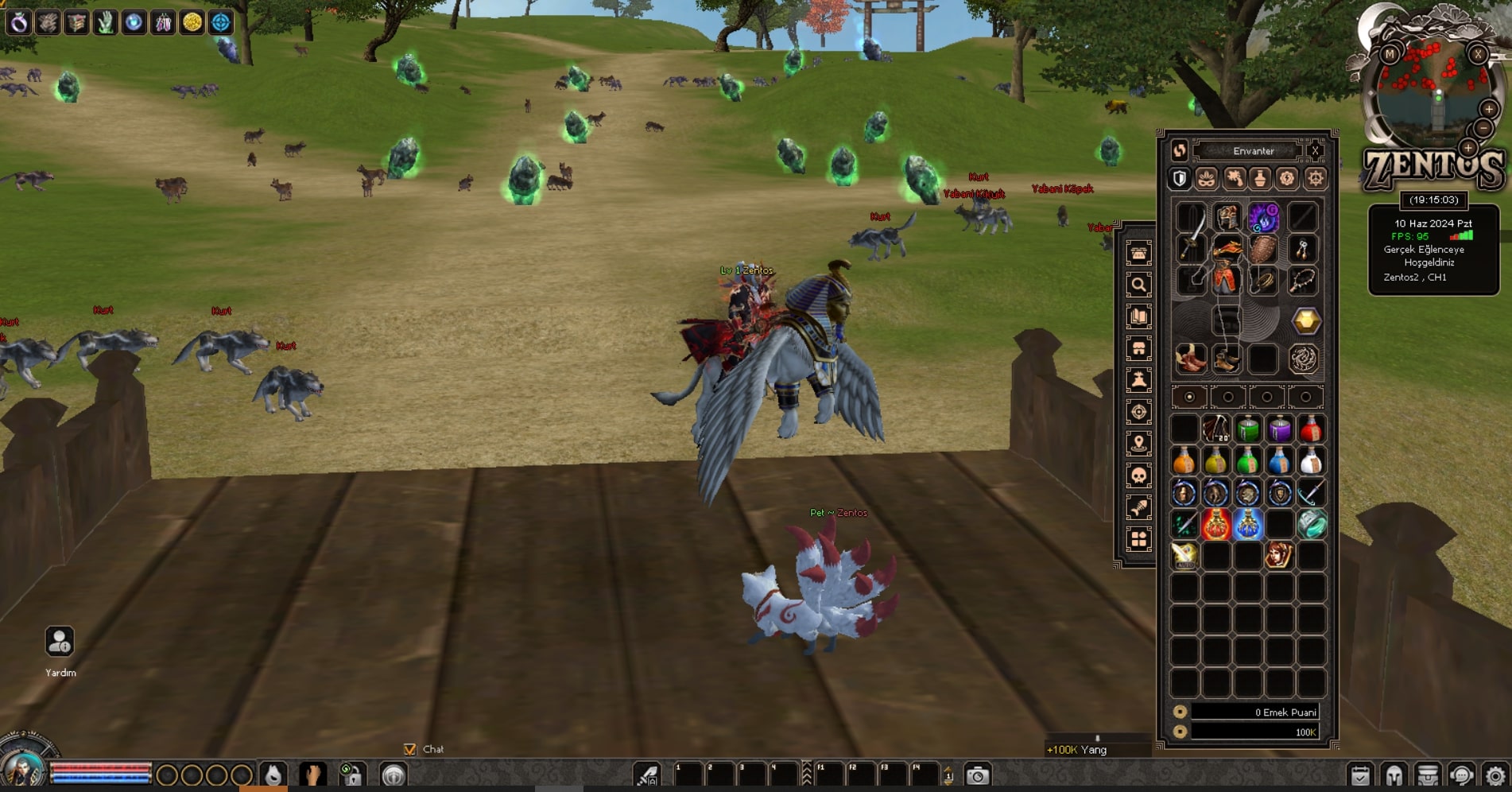Close the minimap with X button

pyautogui.click(x=1477, y=54)
